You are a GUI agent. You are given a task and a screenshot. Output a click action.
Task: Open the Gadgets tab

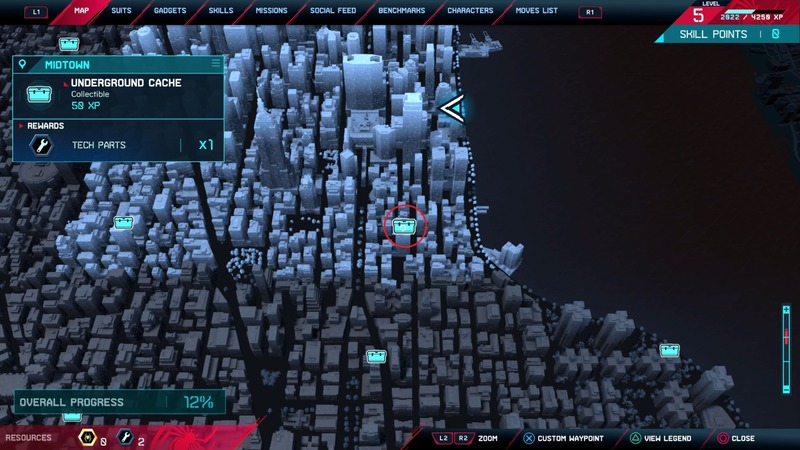pyautogui.click(x=170, y=11)
